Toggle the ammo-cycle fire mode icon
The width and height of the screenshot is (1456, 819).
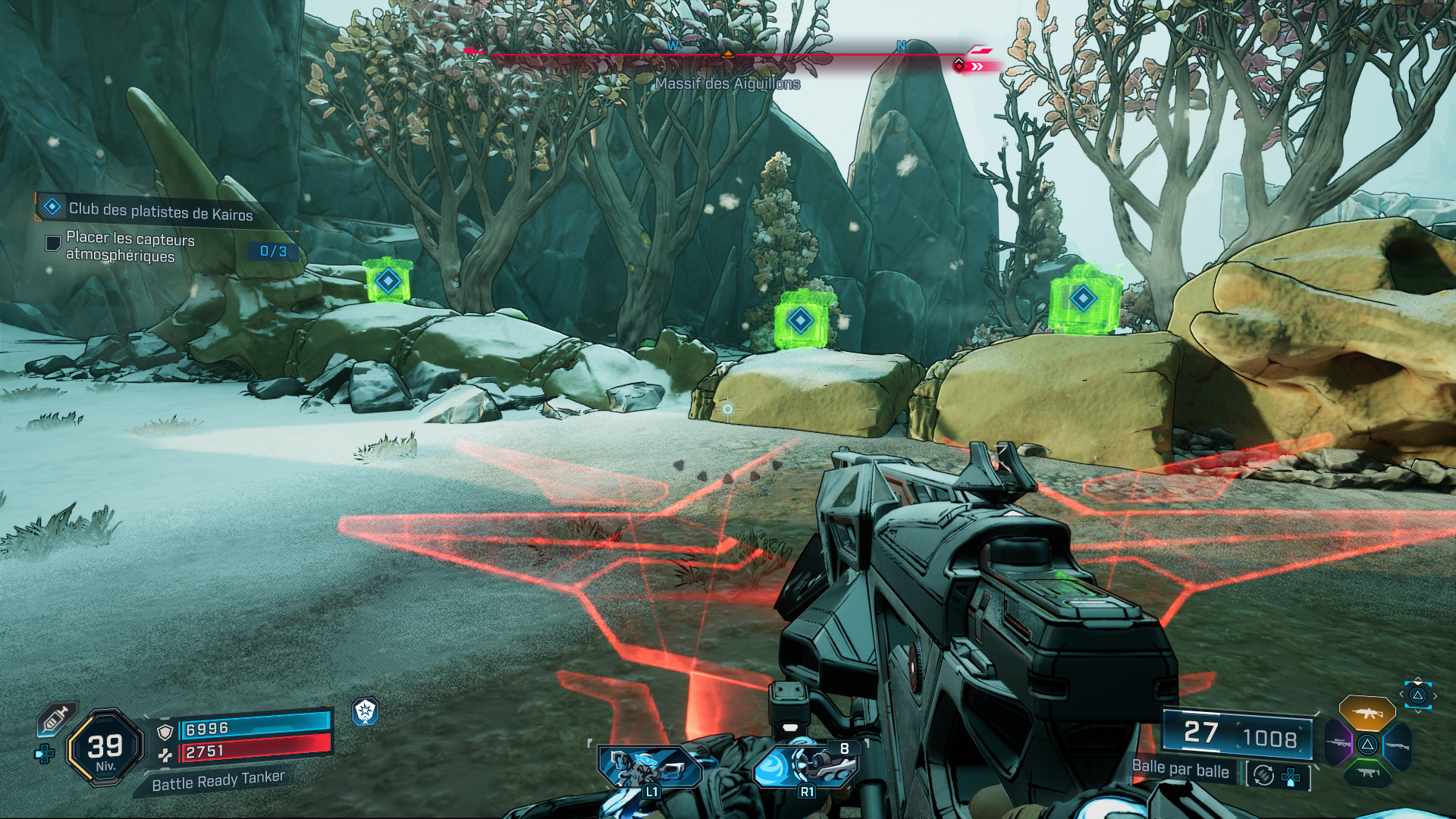pyautogui.click(x=1263, y=775)
